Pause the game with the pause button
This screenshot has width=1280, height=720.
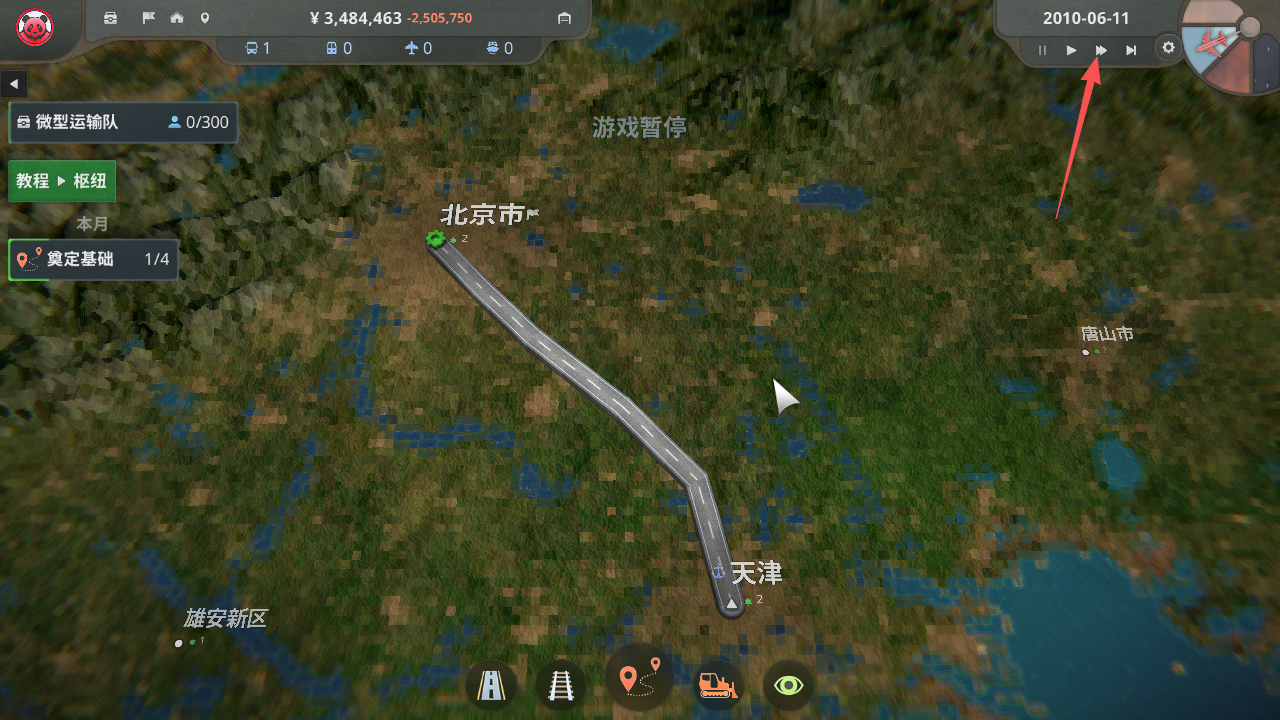tap(1042, 50)
